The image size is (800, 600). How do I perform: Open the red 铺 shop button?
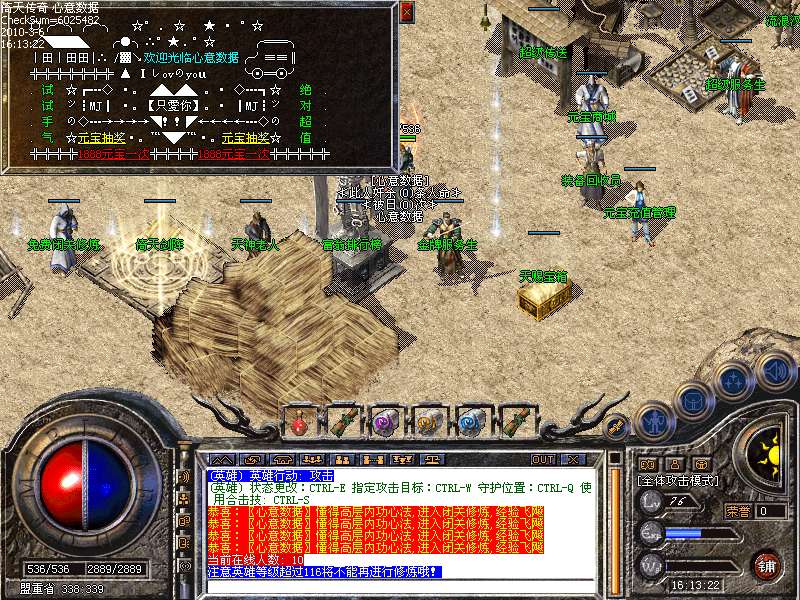[767, 564]
